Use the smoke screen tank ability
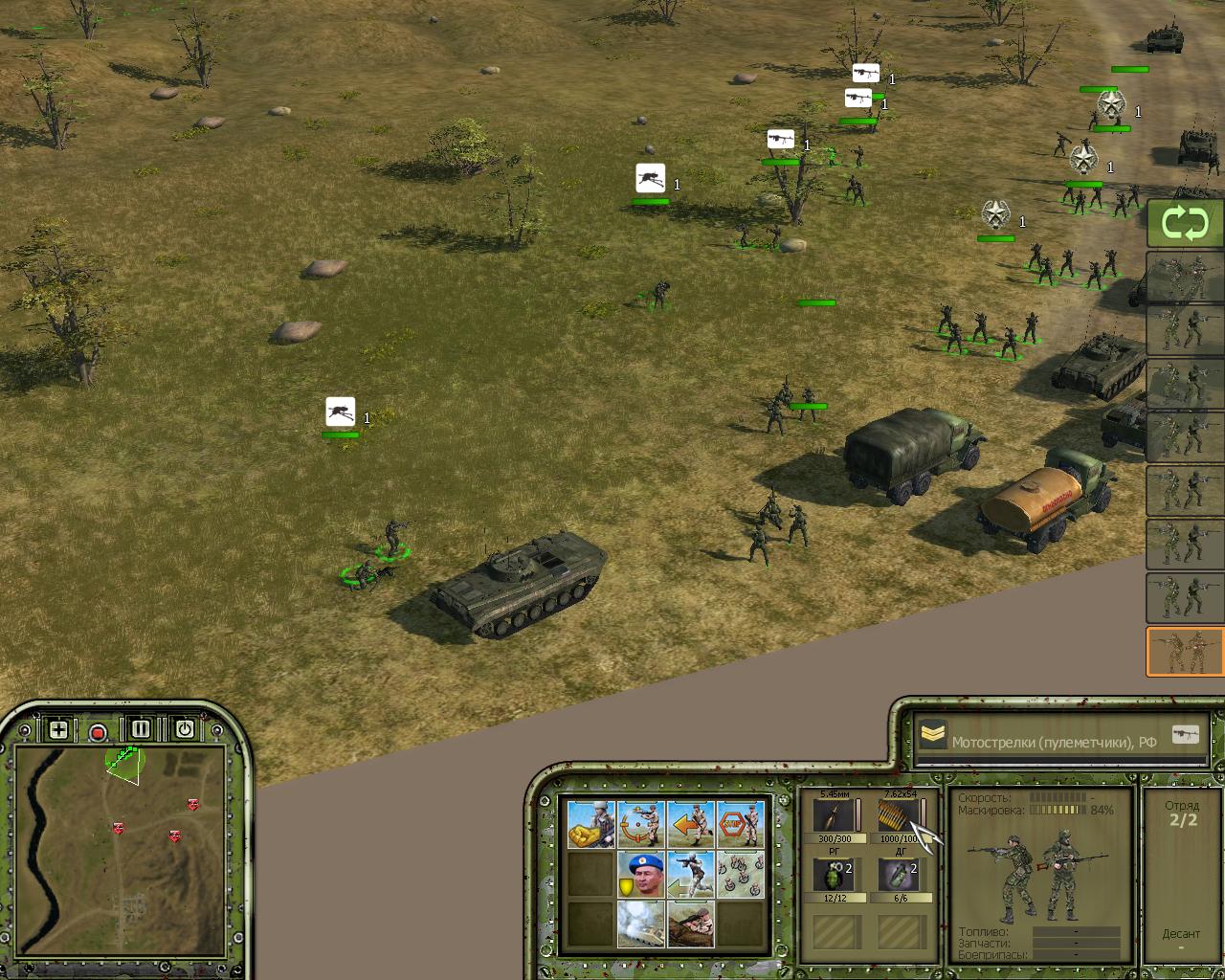The image size is (1225, 980). (640, 924)
